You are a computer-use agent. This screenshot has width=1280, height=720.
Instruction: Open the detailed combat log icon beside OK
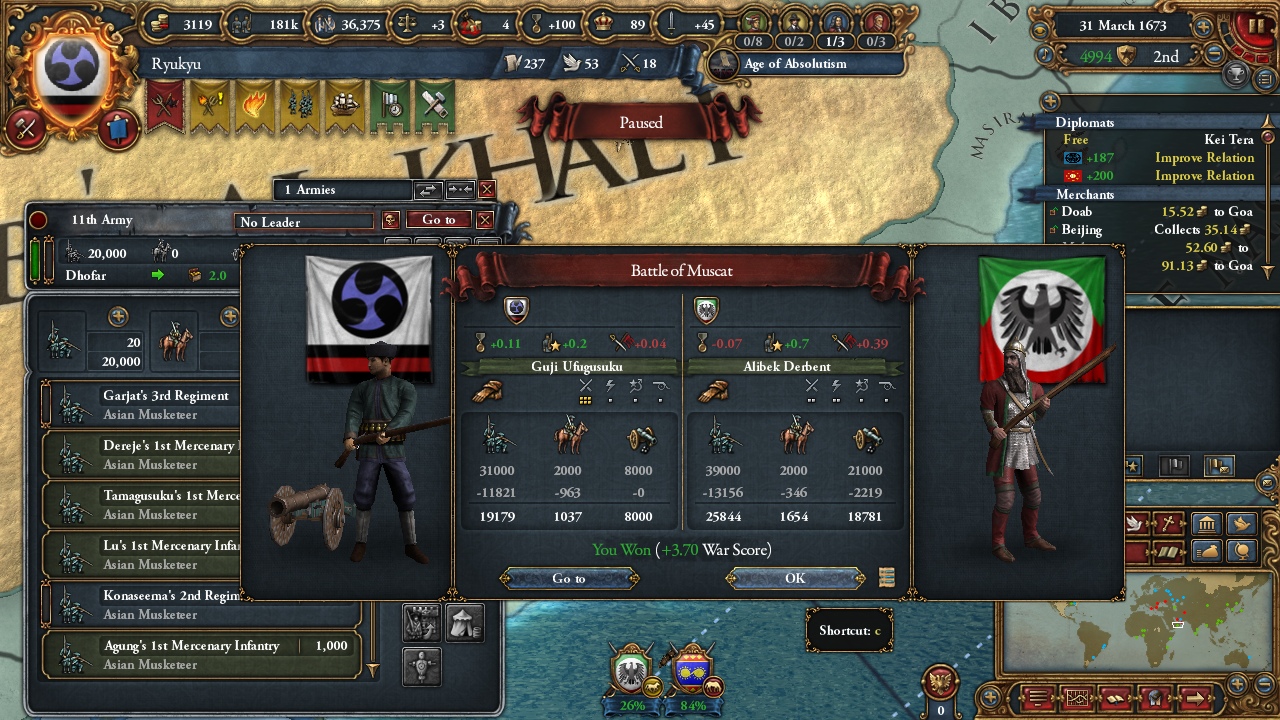tap(886, 577)
